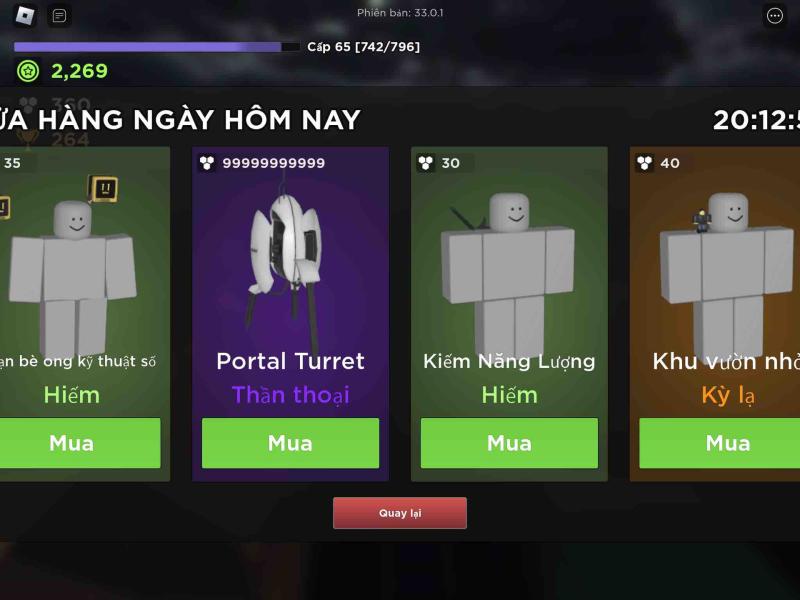Open the Roblox menu logo
Viewport: 800px width, 600px height.
click(25, 16)
